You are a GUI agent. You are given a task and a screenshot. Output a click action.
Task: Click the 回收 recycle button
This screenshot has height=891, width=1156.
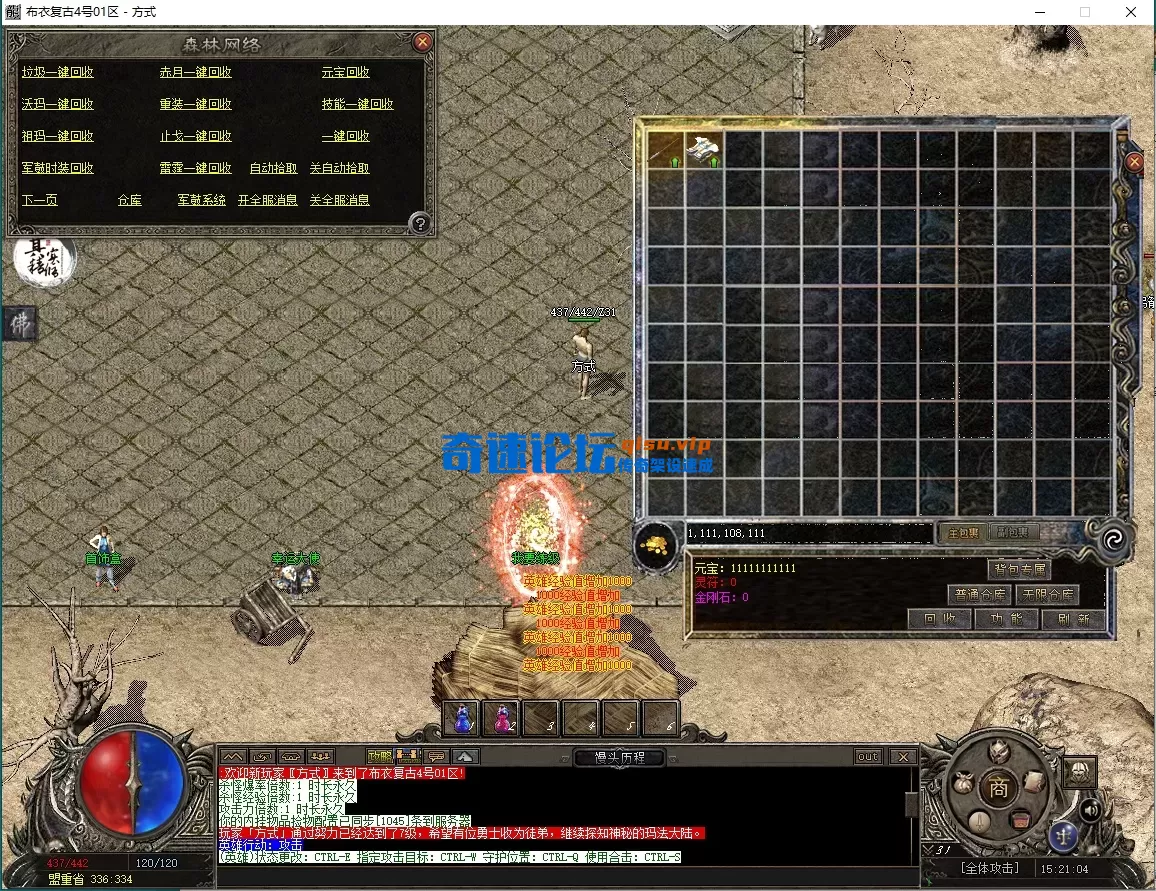click(x=939, y=619)
